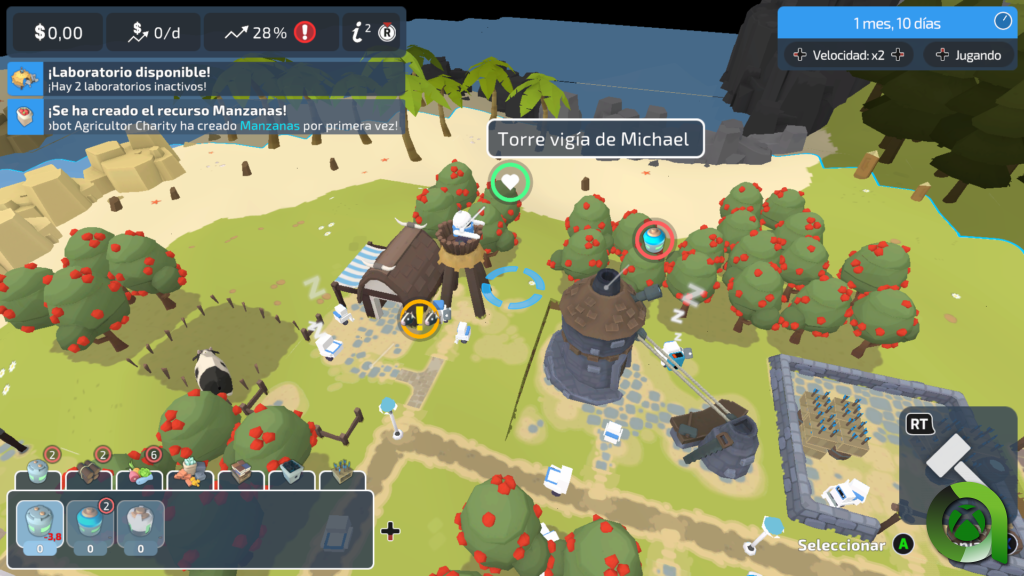Change the 'Velocidad: x2' game speed
This screenshot has height=576, width=1024.
pyautogui.click(x=849, y=55)
